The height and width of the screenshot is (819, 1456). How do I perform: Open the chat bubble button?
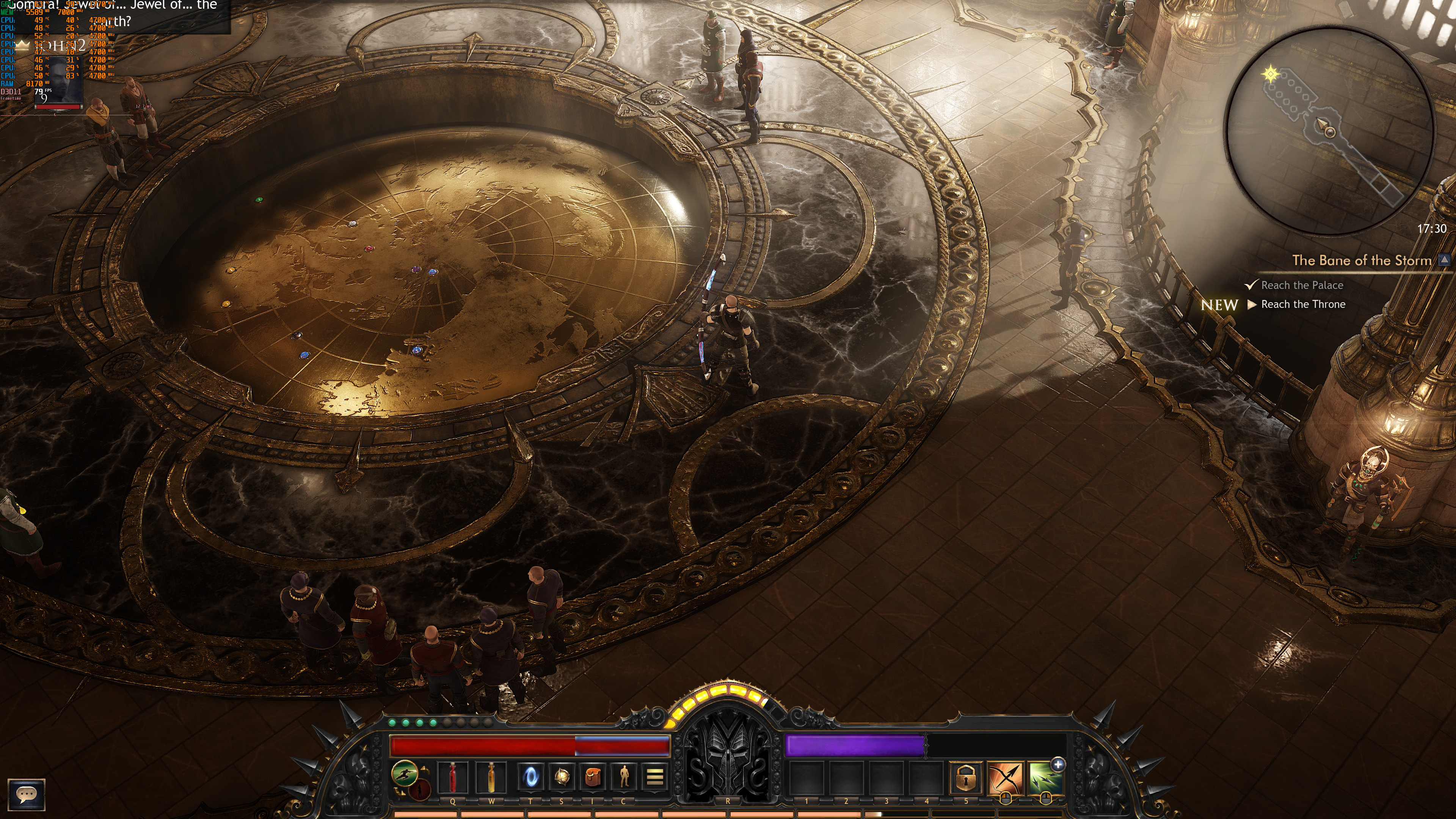coord(26,794)
